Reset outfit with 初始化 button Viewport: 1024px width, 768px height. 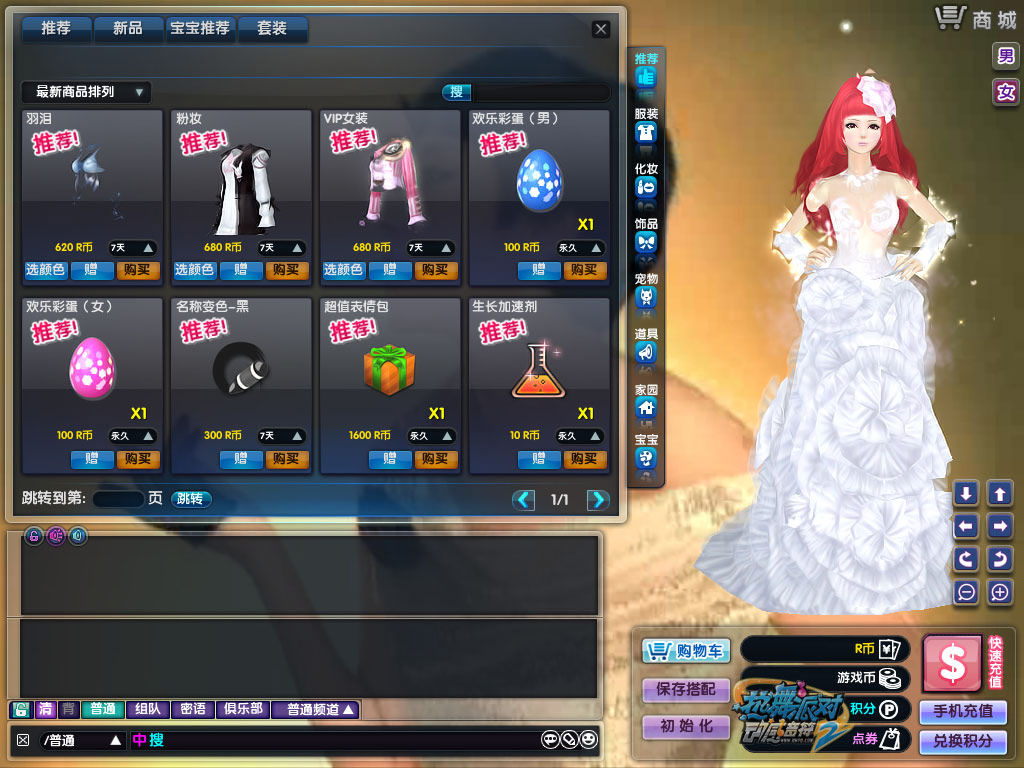pos(686,727)
